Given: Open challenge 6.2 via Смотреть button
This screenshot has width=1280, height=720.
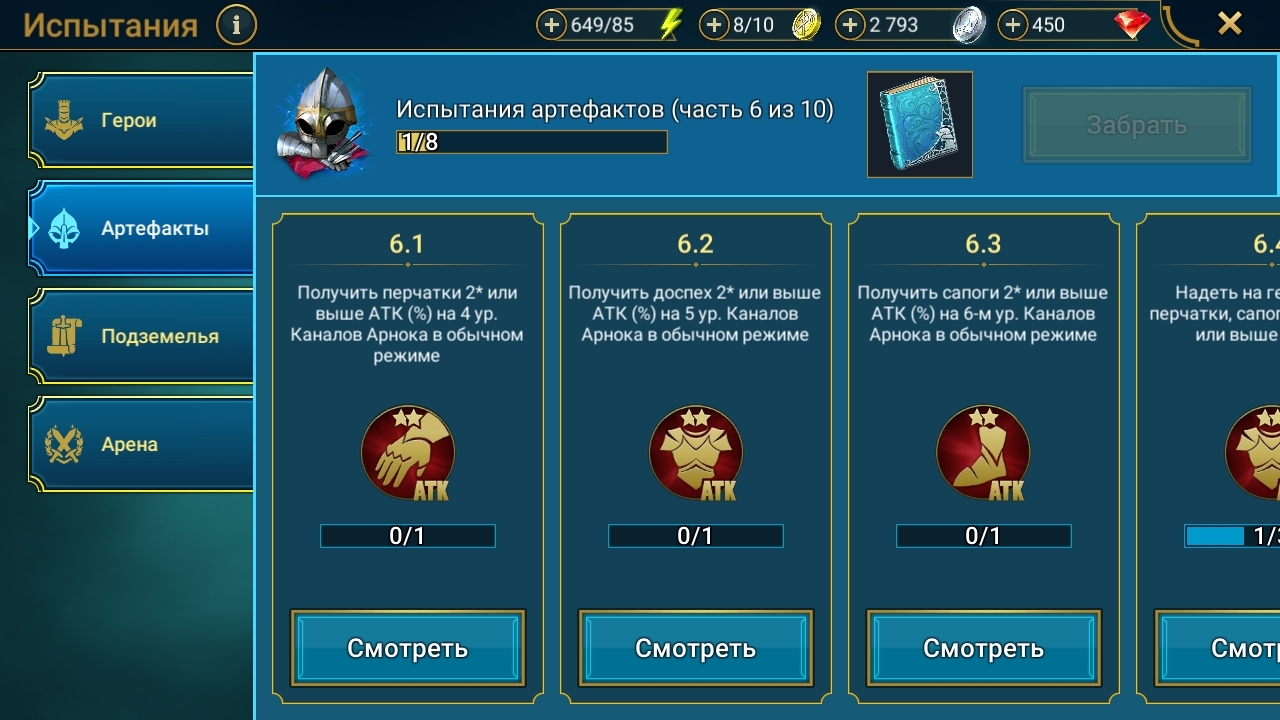Looking at the screenshot, I should coord(695,648).
